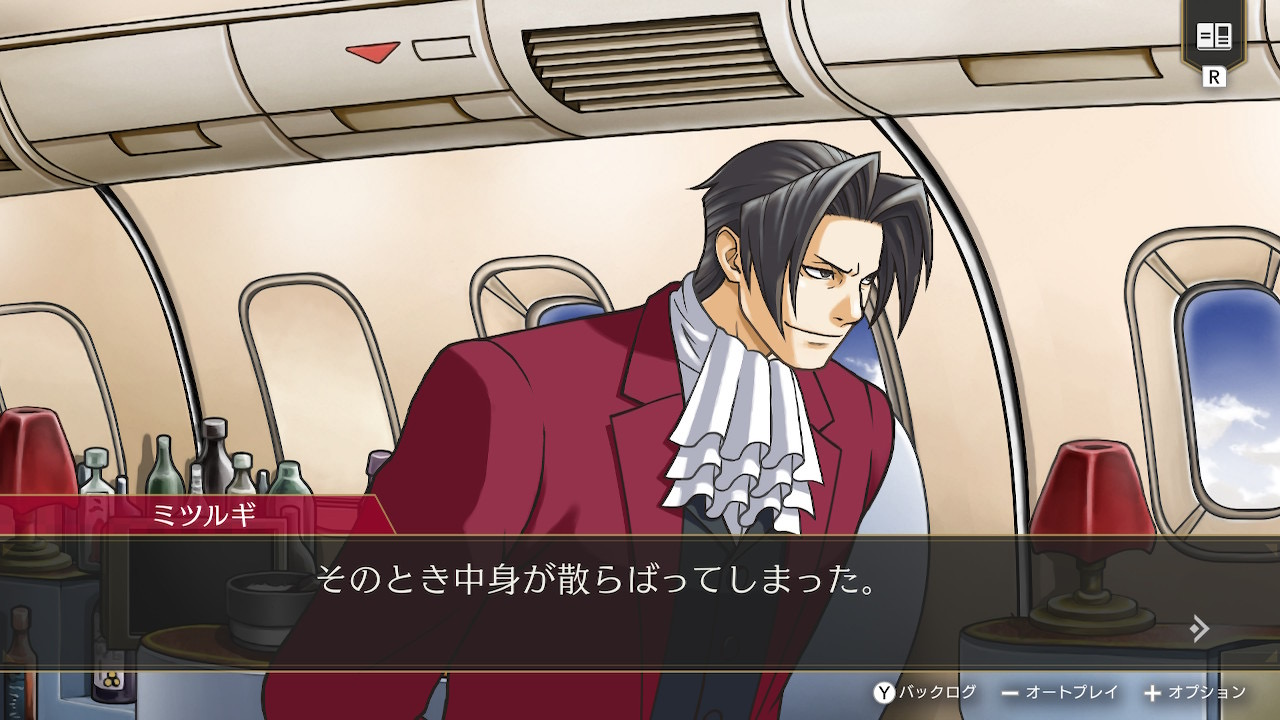1280x720 pixels.
Task: Open the バックログ backlog
Action: coord(925,692)
